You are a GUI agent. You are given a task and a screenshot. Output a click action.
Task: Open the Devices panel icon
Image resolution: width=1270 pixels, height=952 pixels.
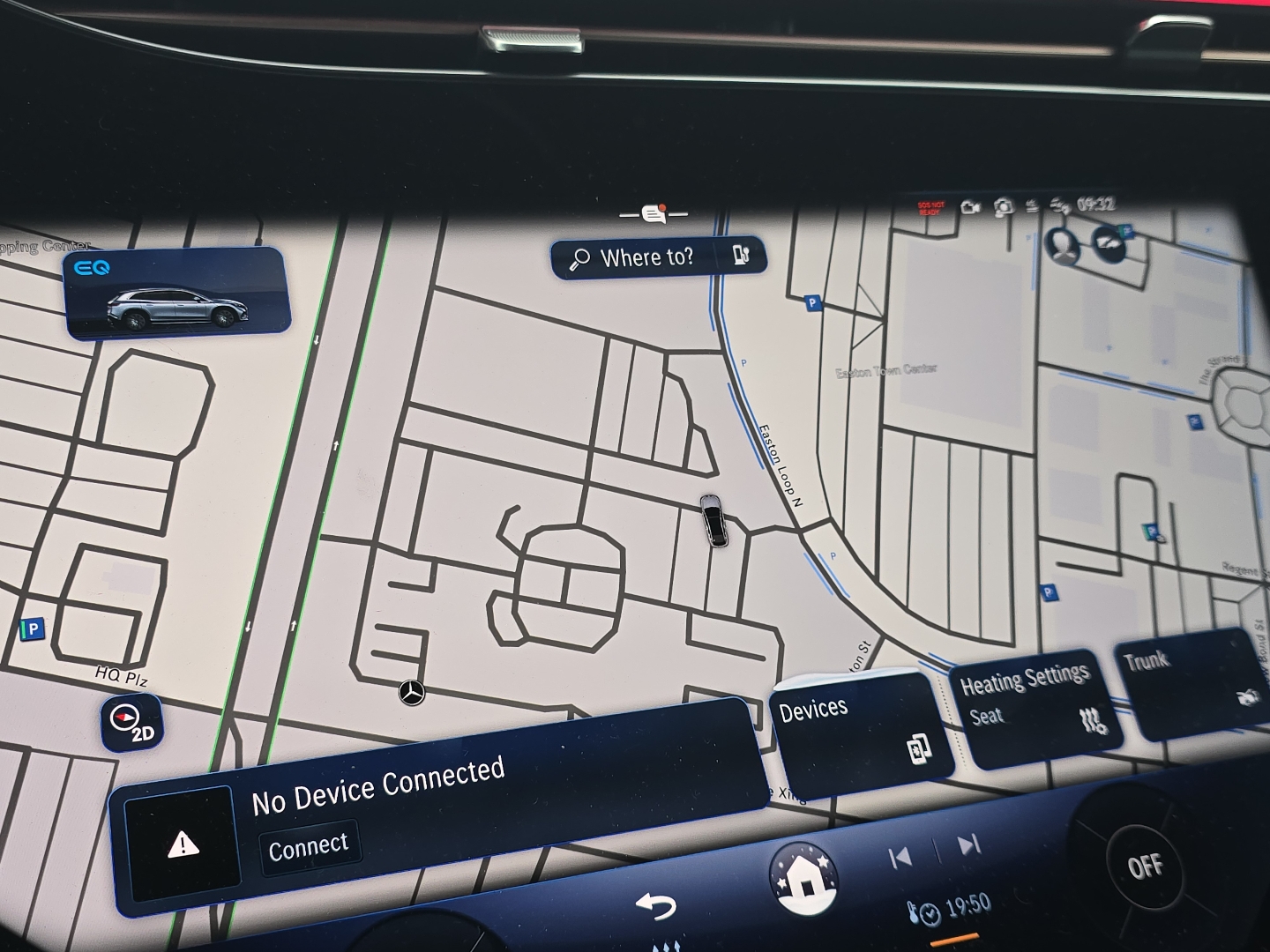[x=920, y=747]
